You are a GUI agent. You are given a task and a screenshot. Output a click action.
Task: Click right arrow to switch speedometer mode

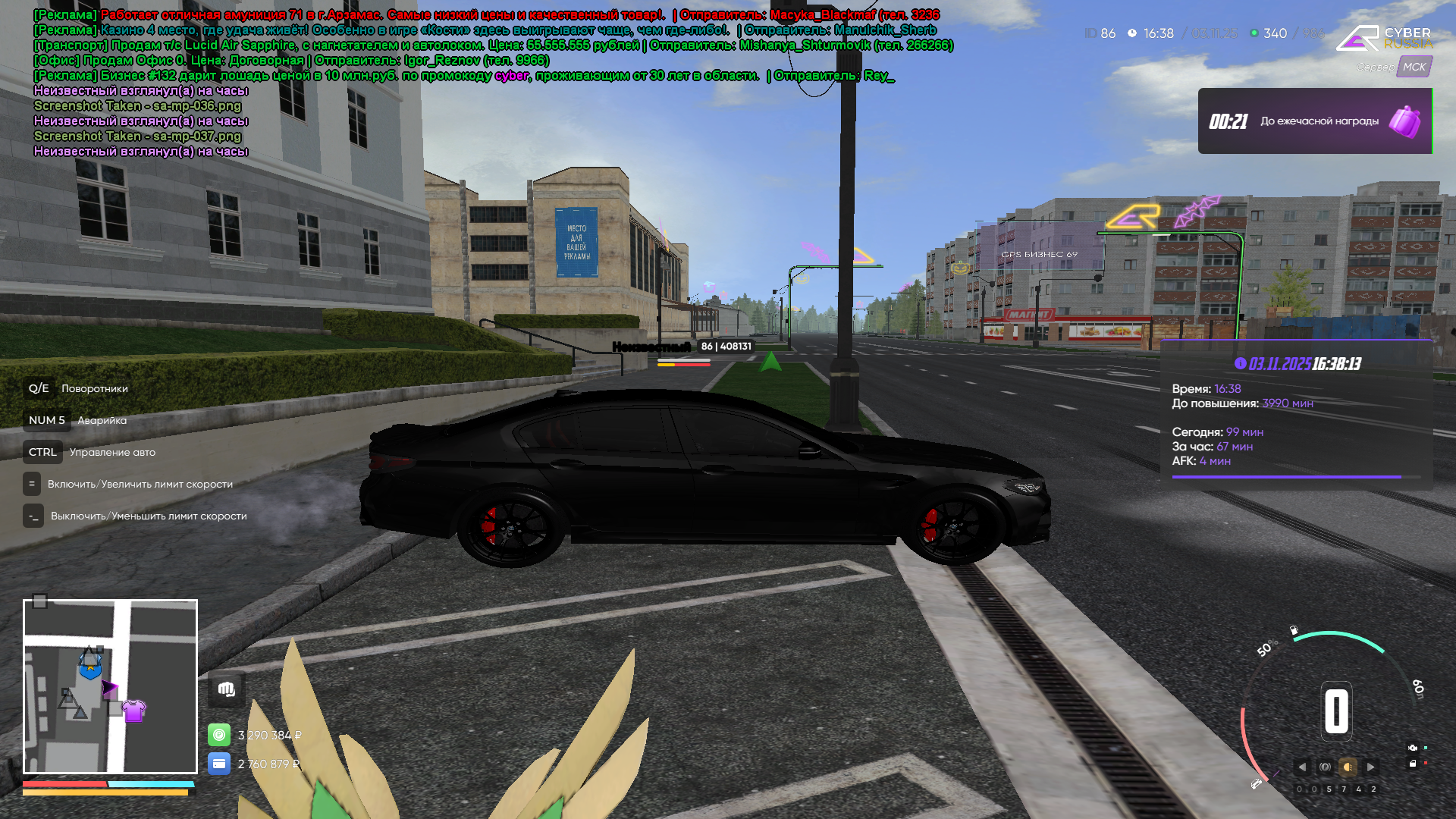pyautogui.click(x=1370, y=767)
